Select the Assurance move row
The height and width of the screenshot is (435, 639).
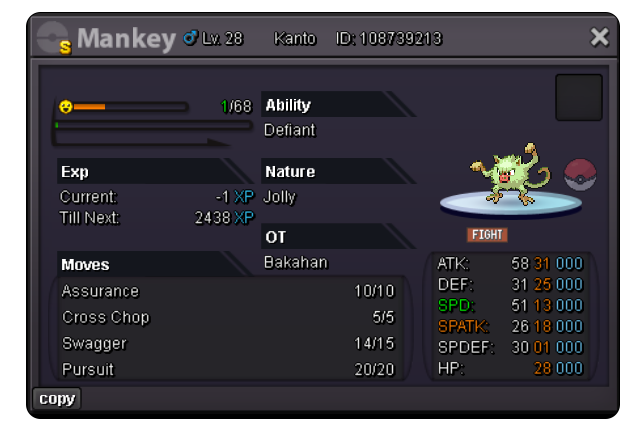coord(228,291)
